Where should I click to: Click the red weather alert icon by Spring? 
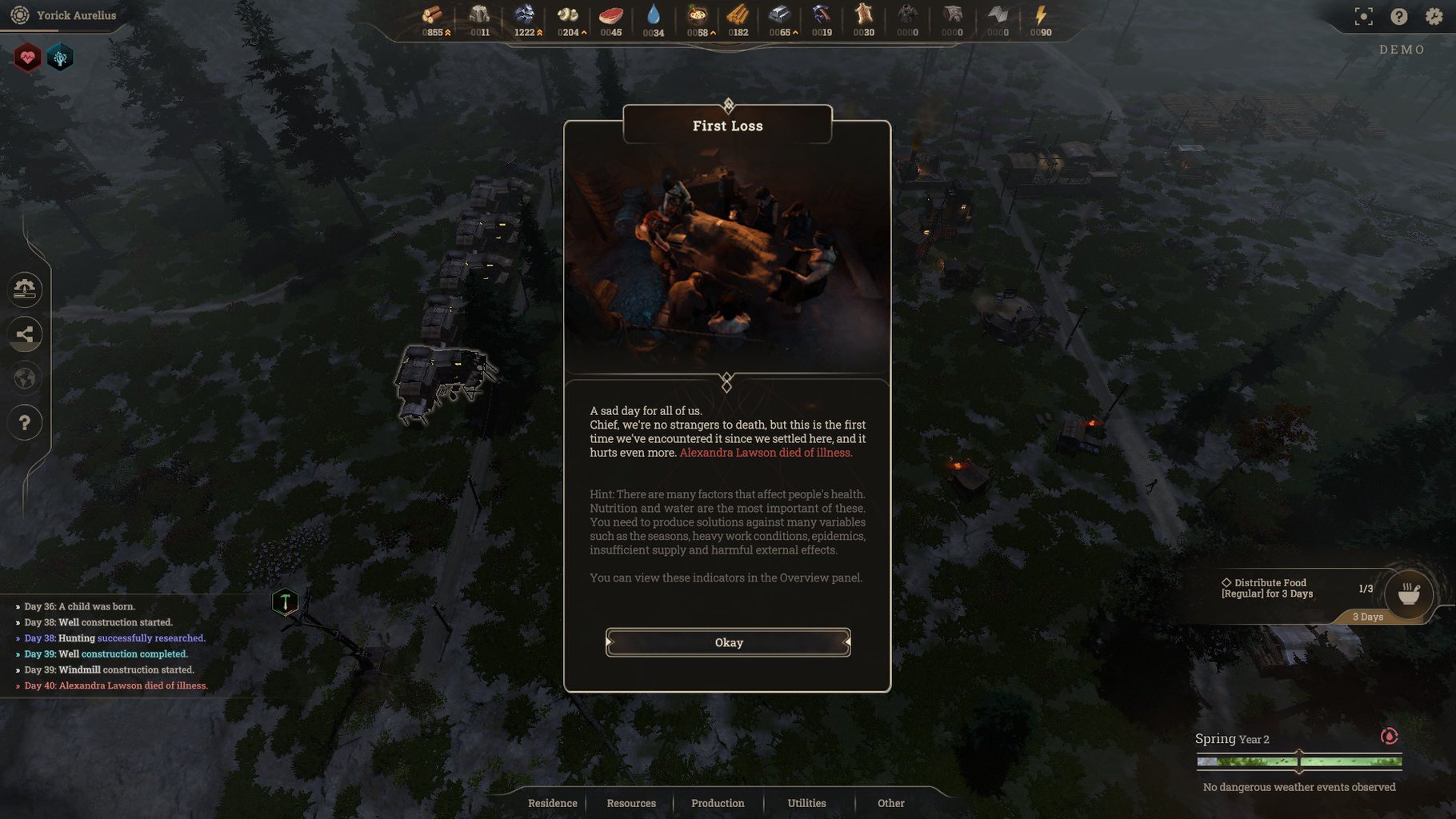click(1389, 736)
